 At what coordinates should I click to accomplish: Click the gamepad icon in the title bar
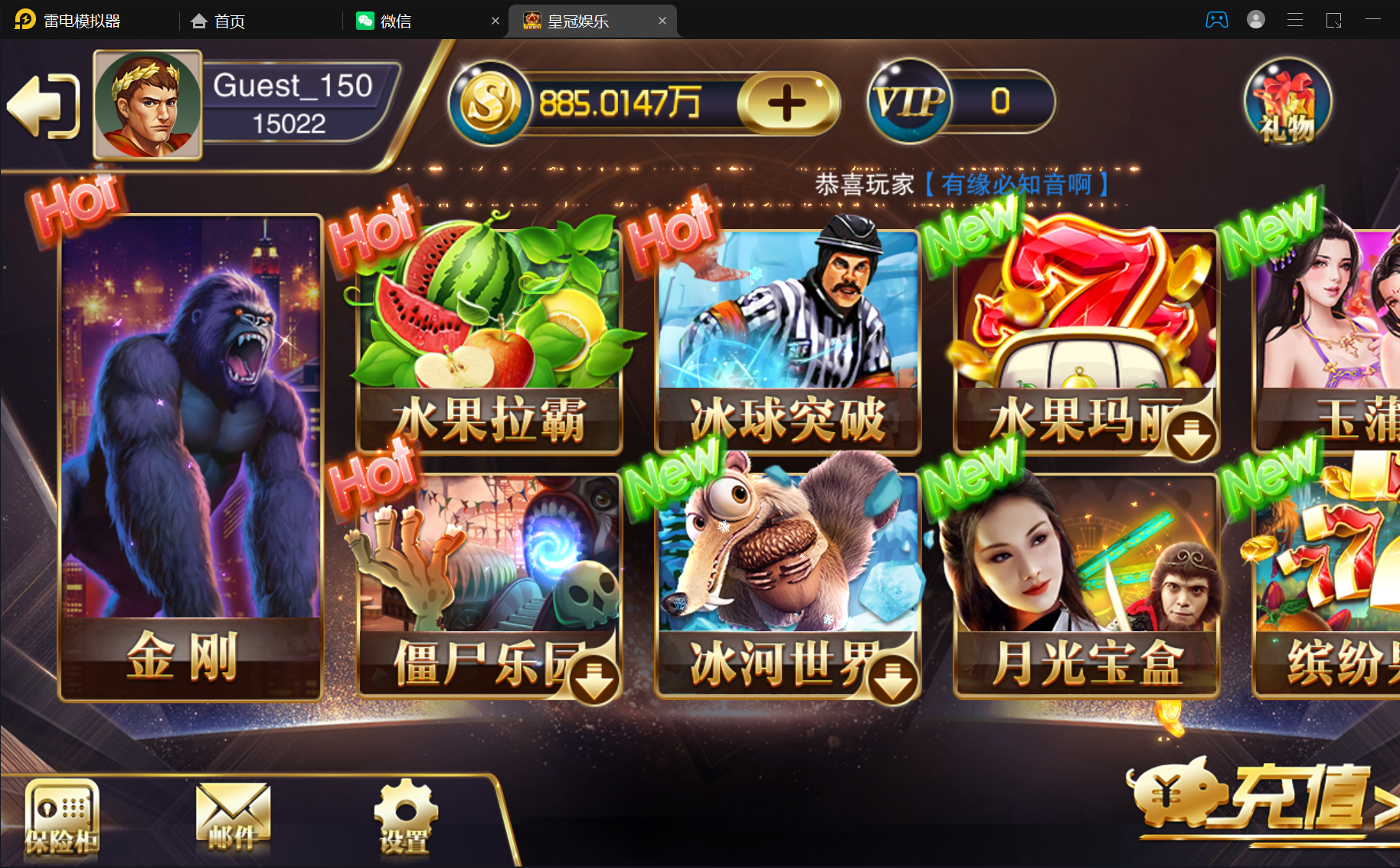(1217, 20)
